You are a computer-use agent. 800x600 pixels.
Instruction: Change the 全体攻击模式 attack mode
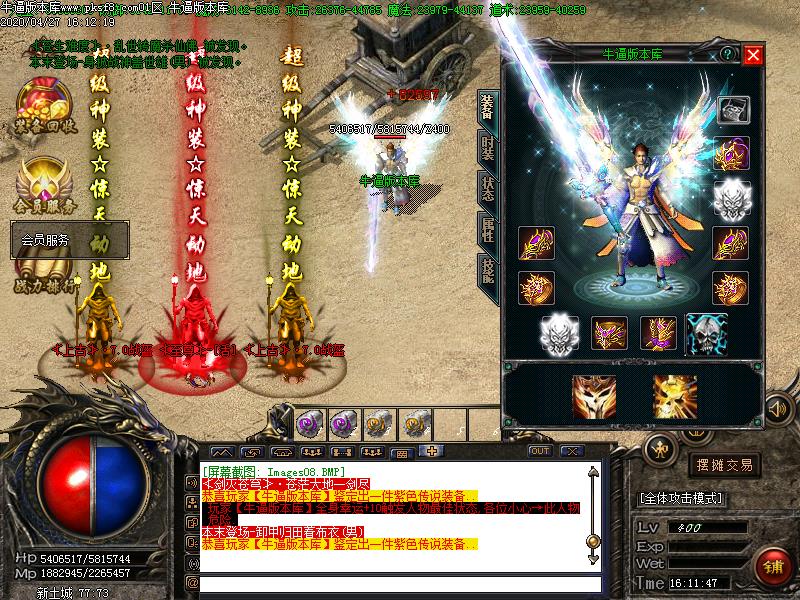(682, 497)
